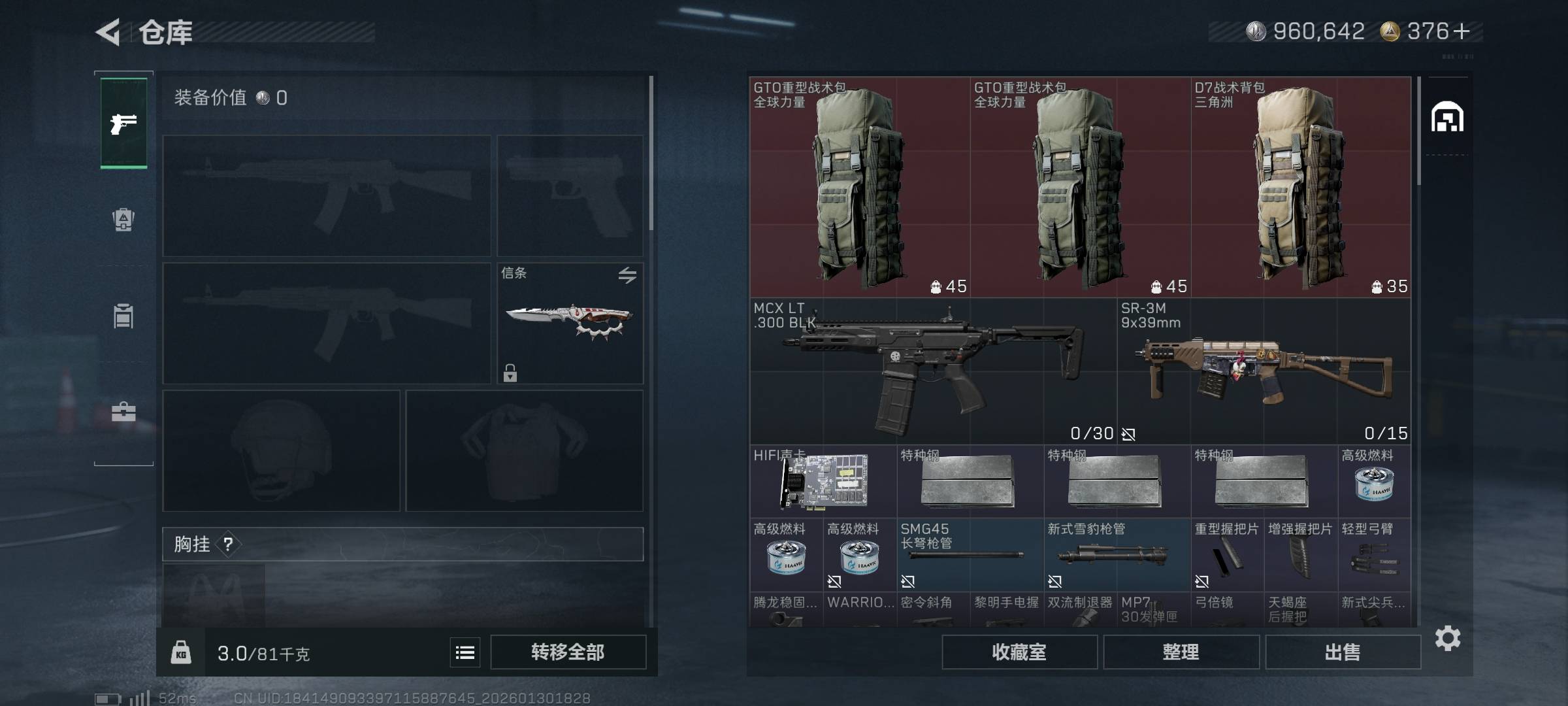Open the briefcase tab
The width and height of the screenshot is (1568, 706).
[x=123, y=412]
